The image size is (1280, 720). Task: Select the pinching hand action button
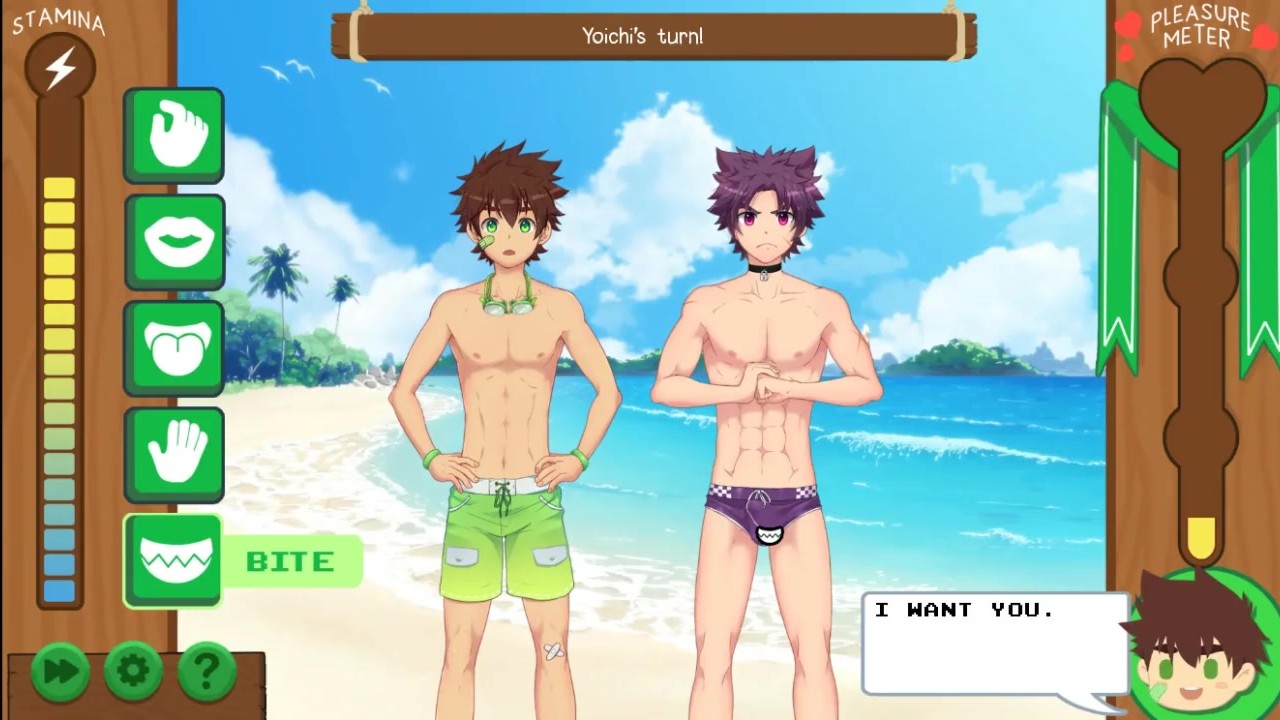[174, 135]
